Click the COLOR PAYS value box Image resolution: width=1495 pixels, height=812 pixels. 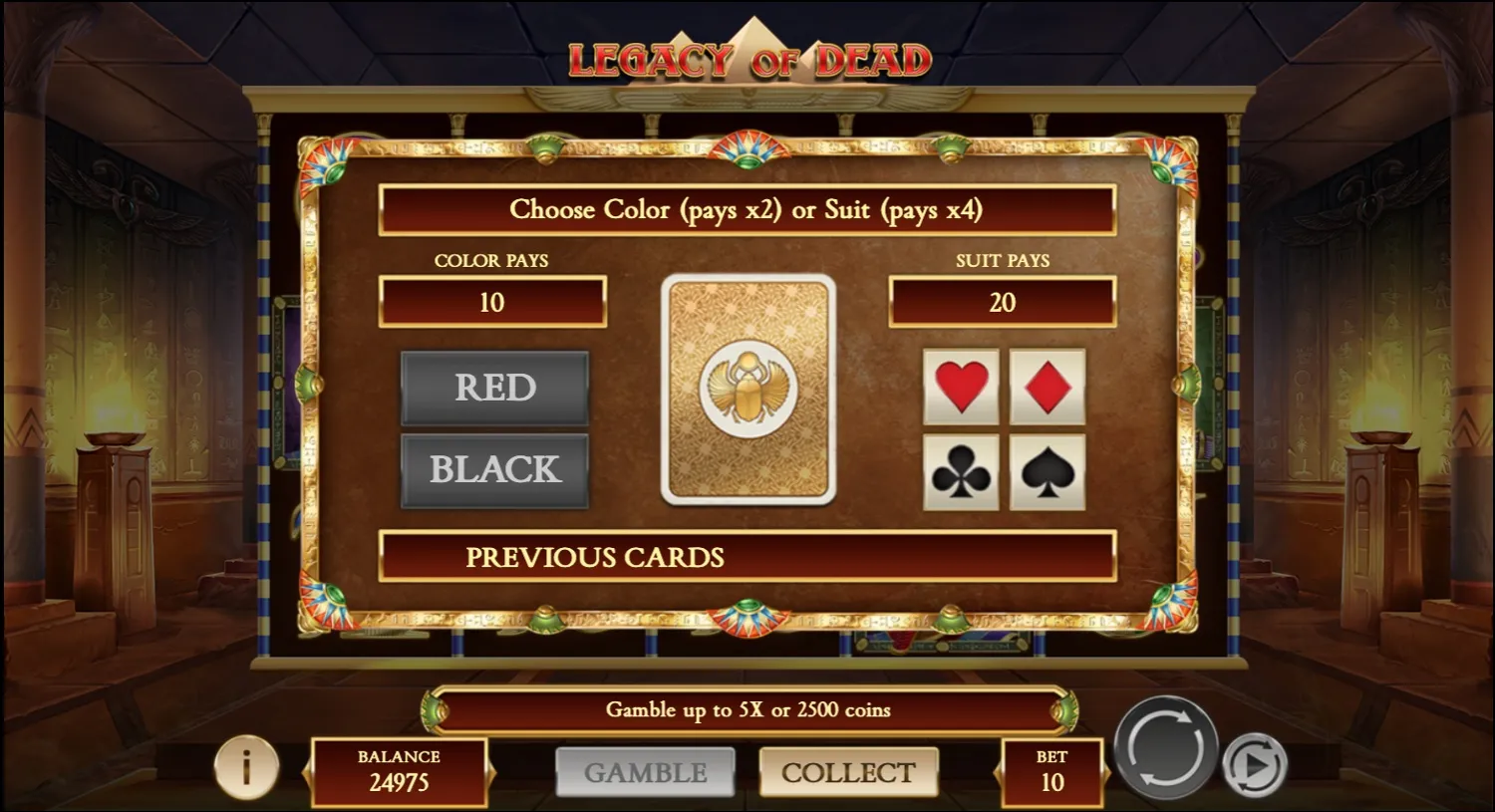[493, 302]
